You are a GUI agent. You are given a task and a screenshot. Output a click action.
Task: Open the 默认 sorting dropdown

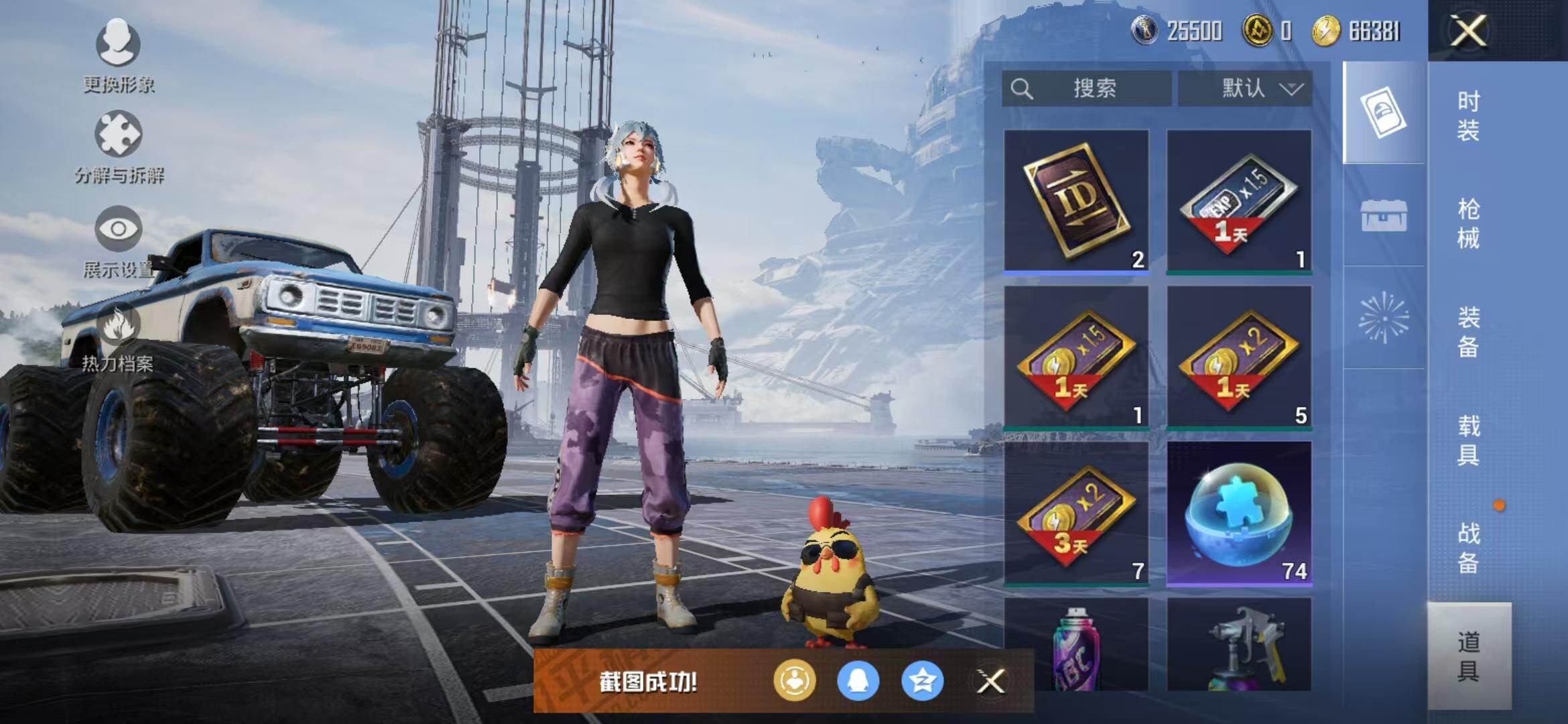tap(1245, 88)
